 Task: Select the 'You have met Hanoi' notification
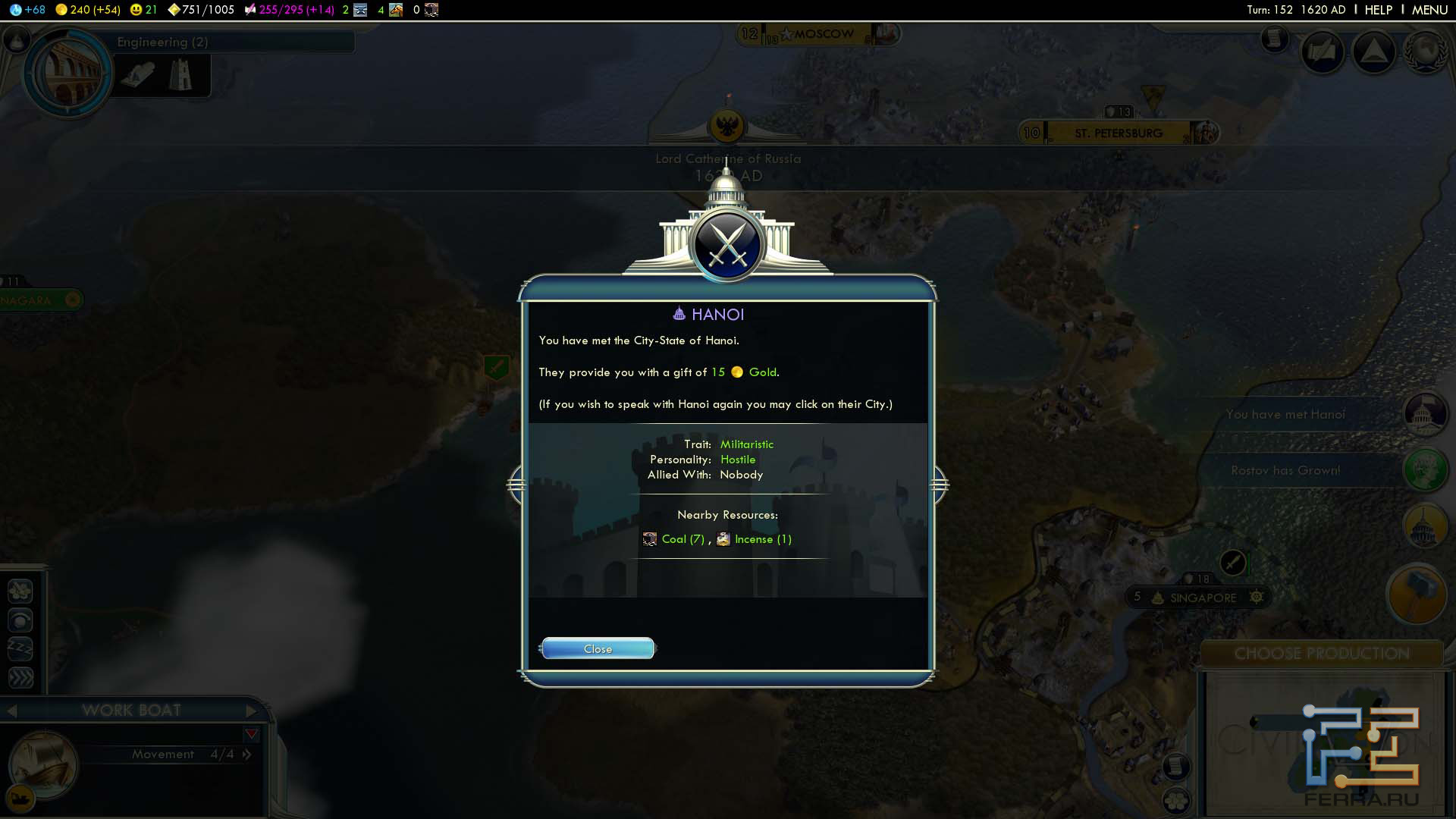pyautogui.click(x=1285, y=415)
